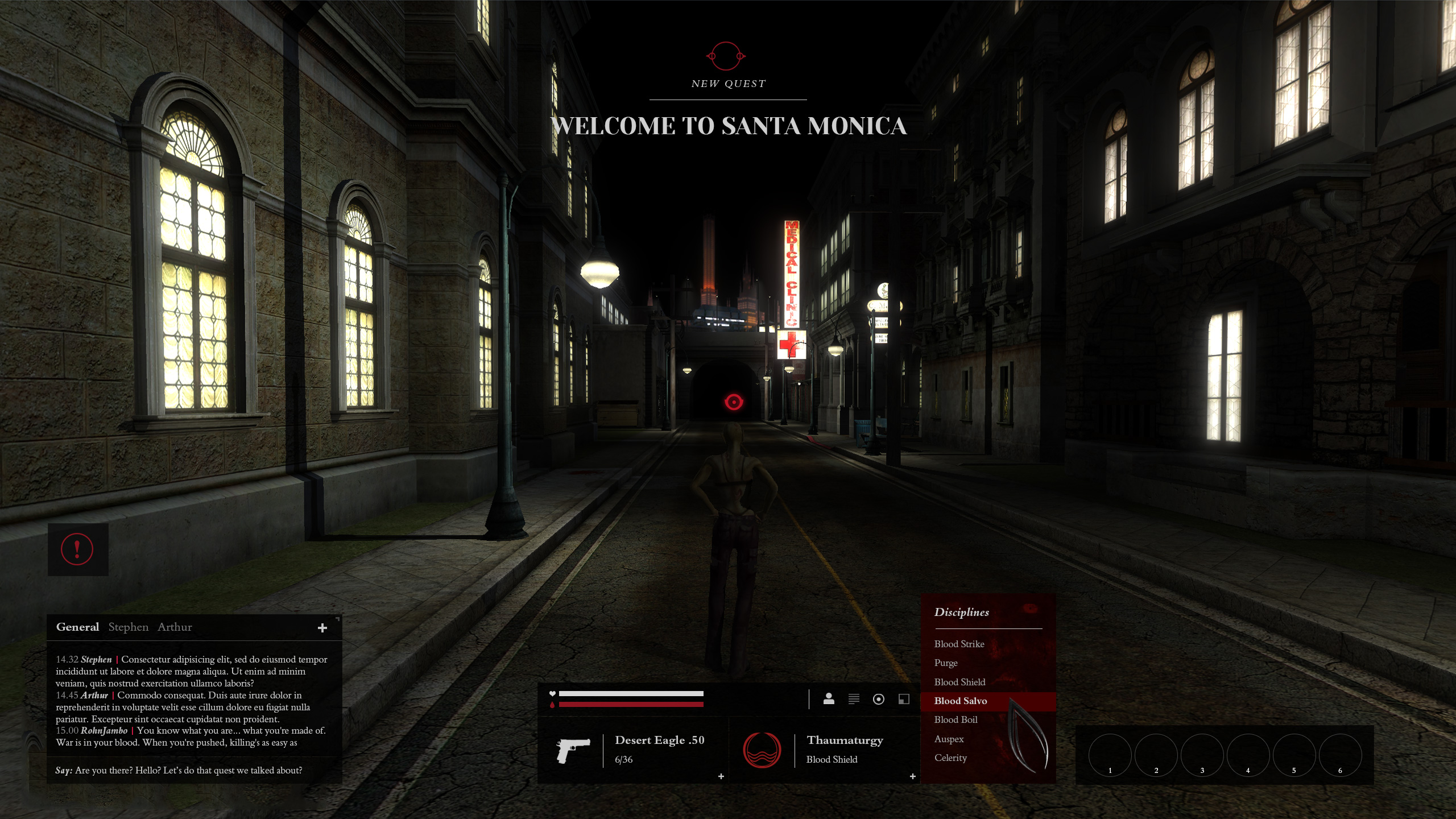Image resolution: width=1456 pixels, height=819 pixels.
Task: Open the red exclamation alert icon
Action: [x=77, y=549]
